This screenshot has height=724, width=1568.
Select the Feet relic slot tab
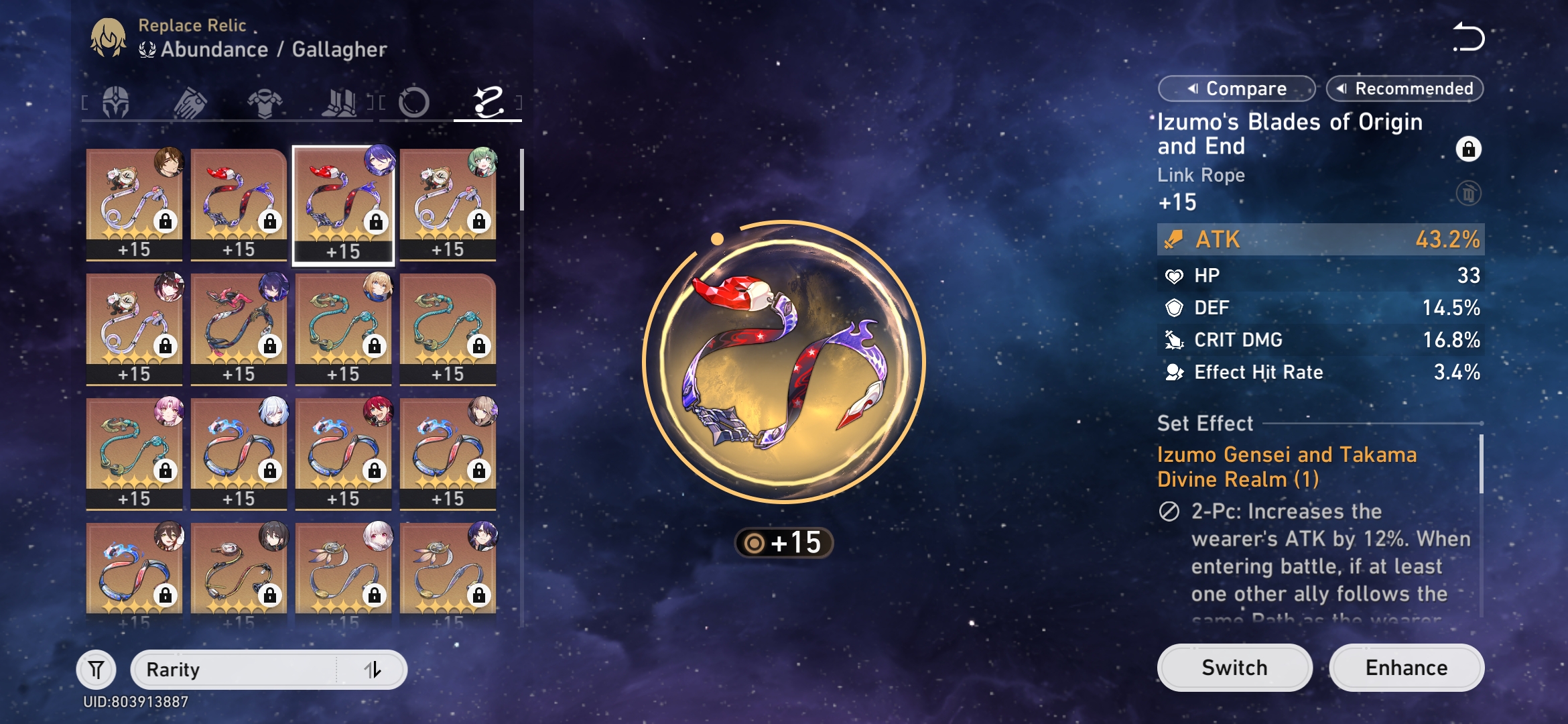(339, 102)
